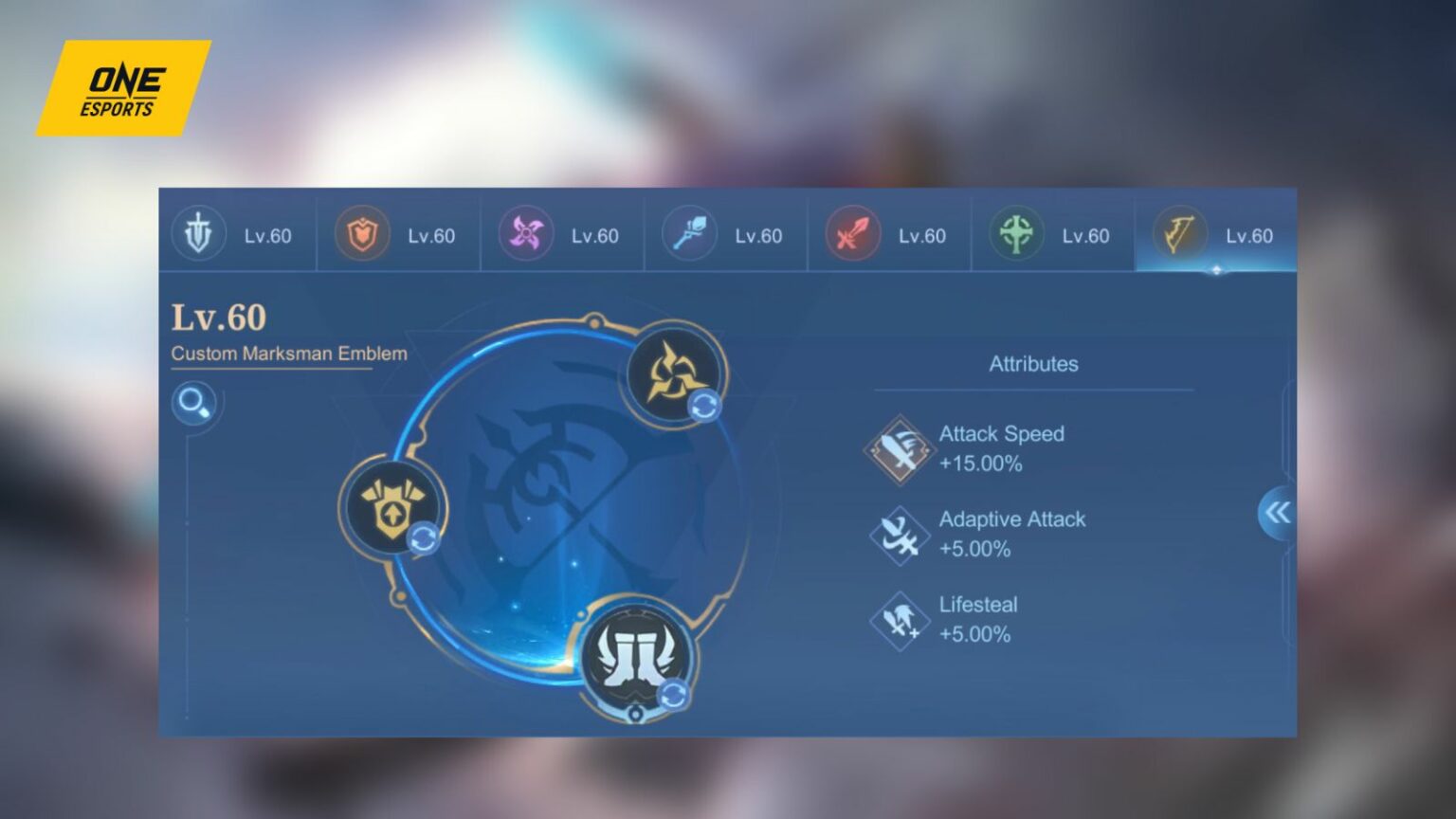
Task: Click the Attack Speed sword attribute icon
Action: click(899, 446)
